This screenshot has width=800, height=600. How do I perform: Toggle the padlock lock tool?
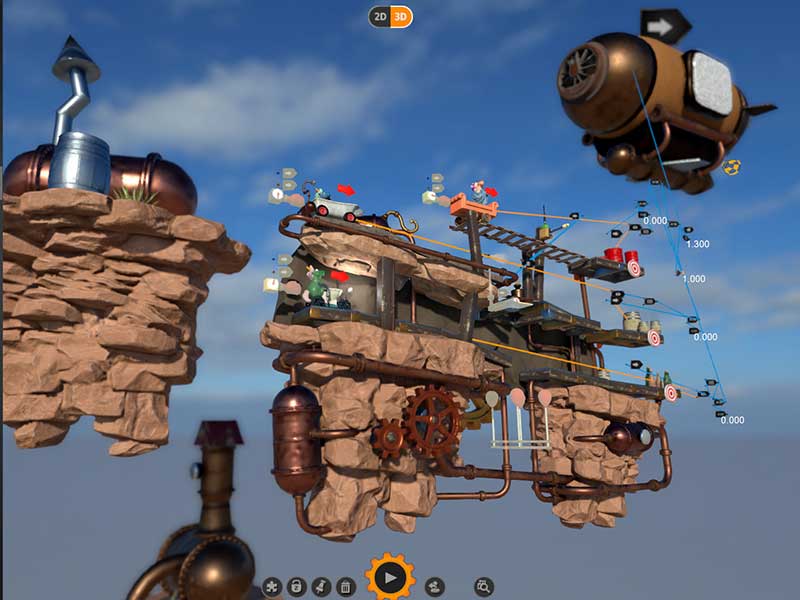296,587
